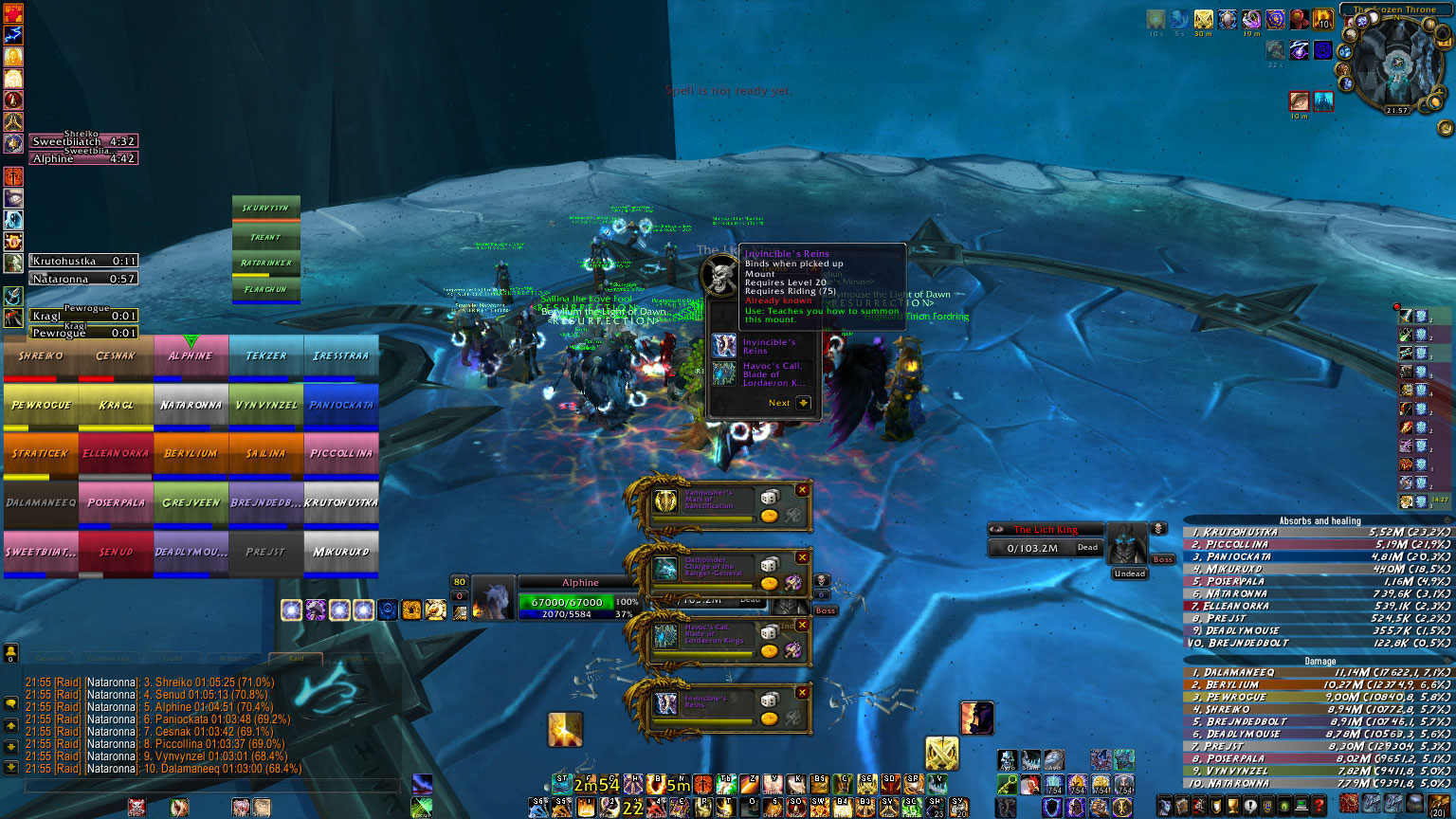Screen dimensions: 1456x819
Task: Roll Need on Invincible's Reins
Action: click(x=770, y=700)
